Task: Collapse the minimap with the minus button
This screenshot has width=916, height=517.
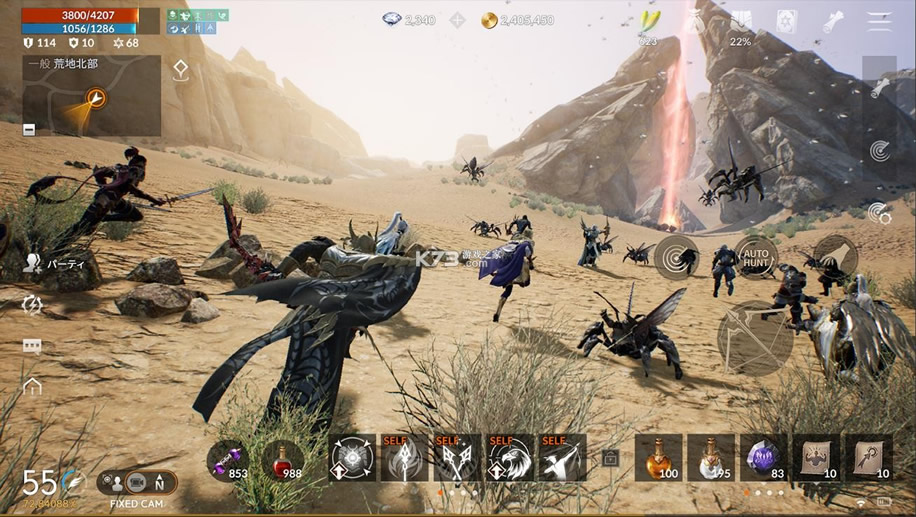Action: (29, 129)
